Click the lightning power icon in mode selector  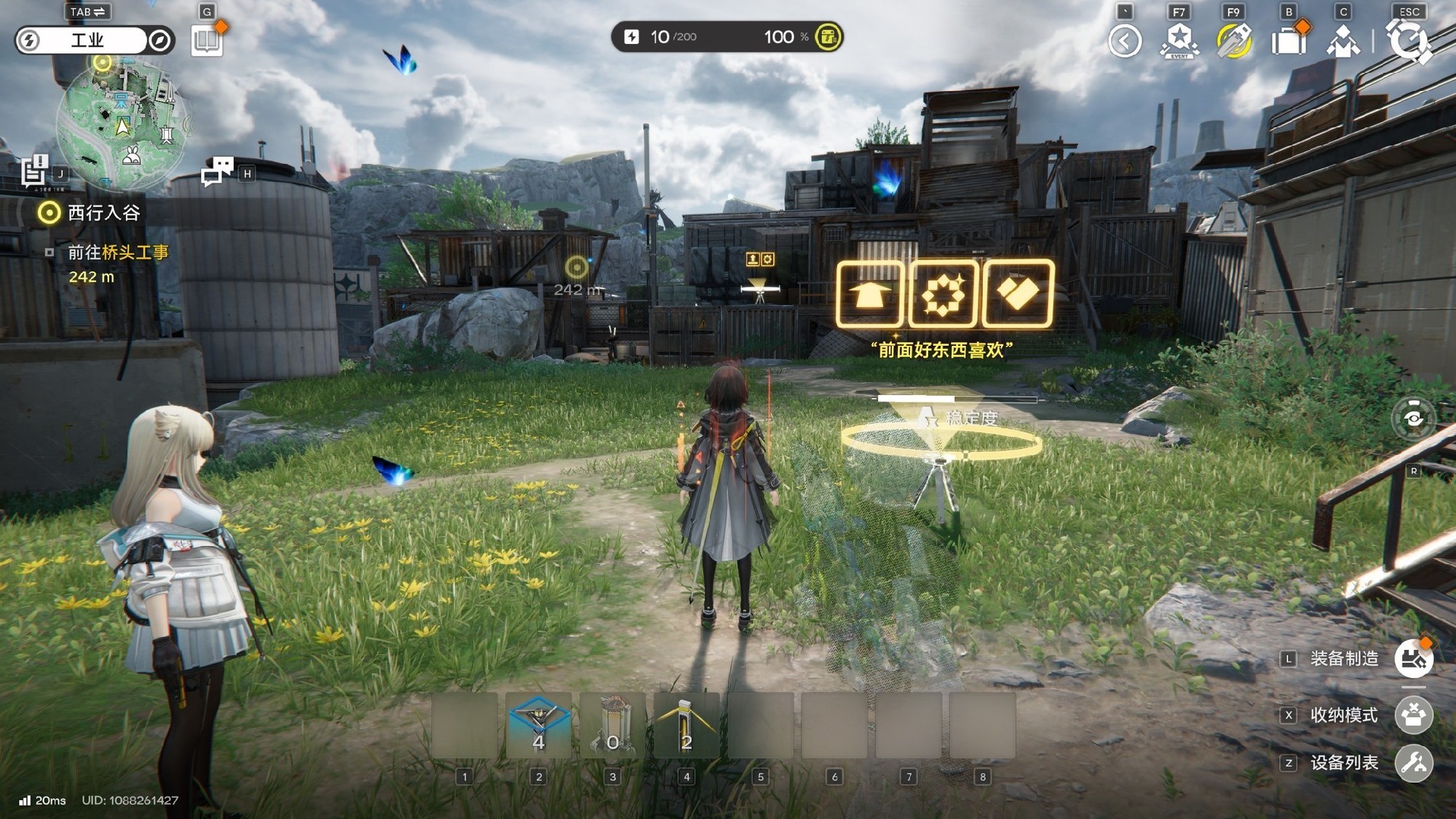pos(29,40)
